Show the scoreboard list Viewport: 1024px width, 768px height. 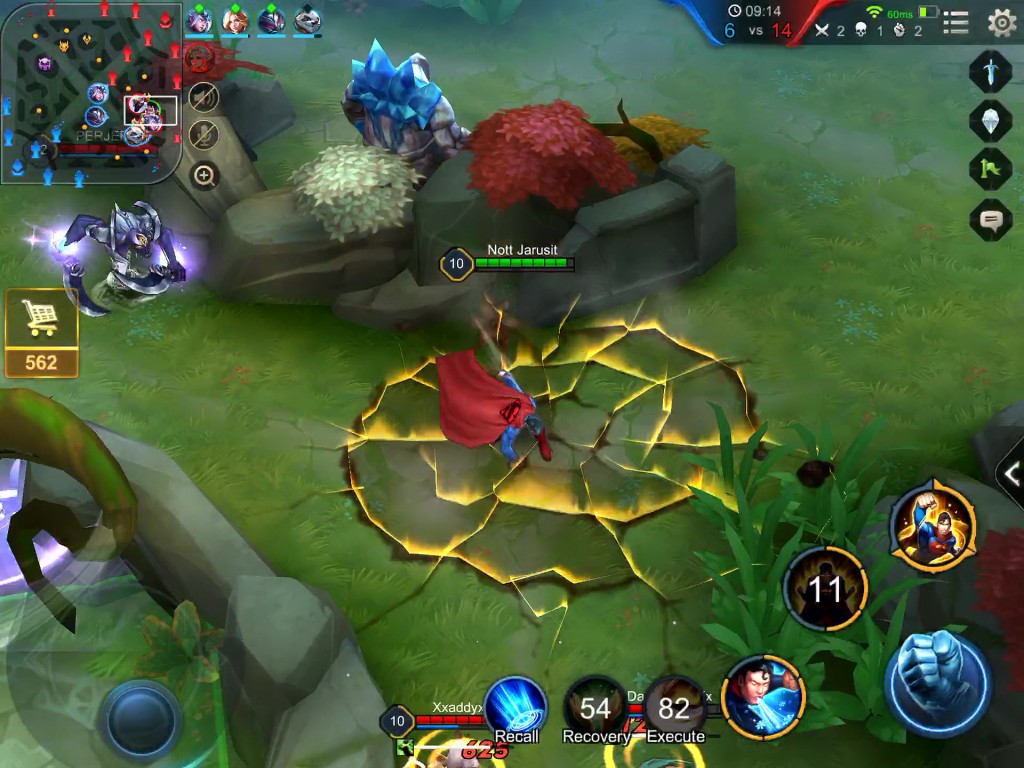point(955,22)
